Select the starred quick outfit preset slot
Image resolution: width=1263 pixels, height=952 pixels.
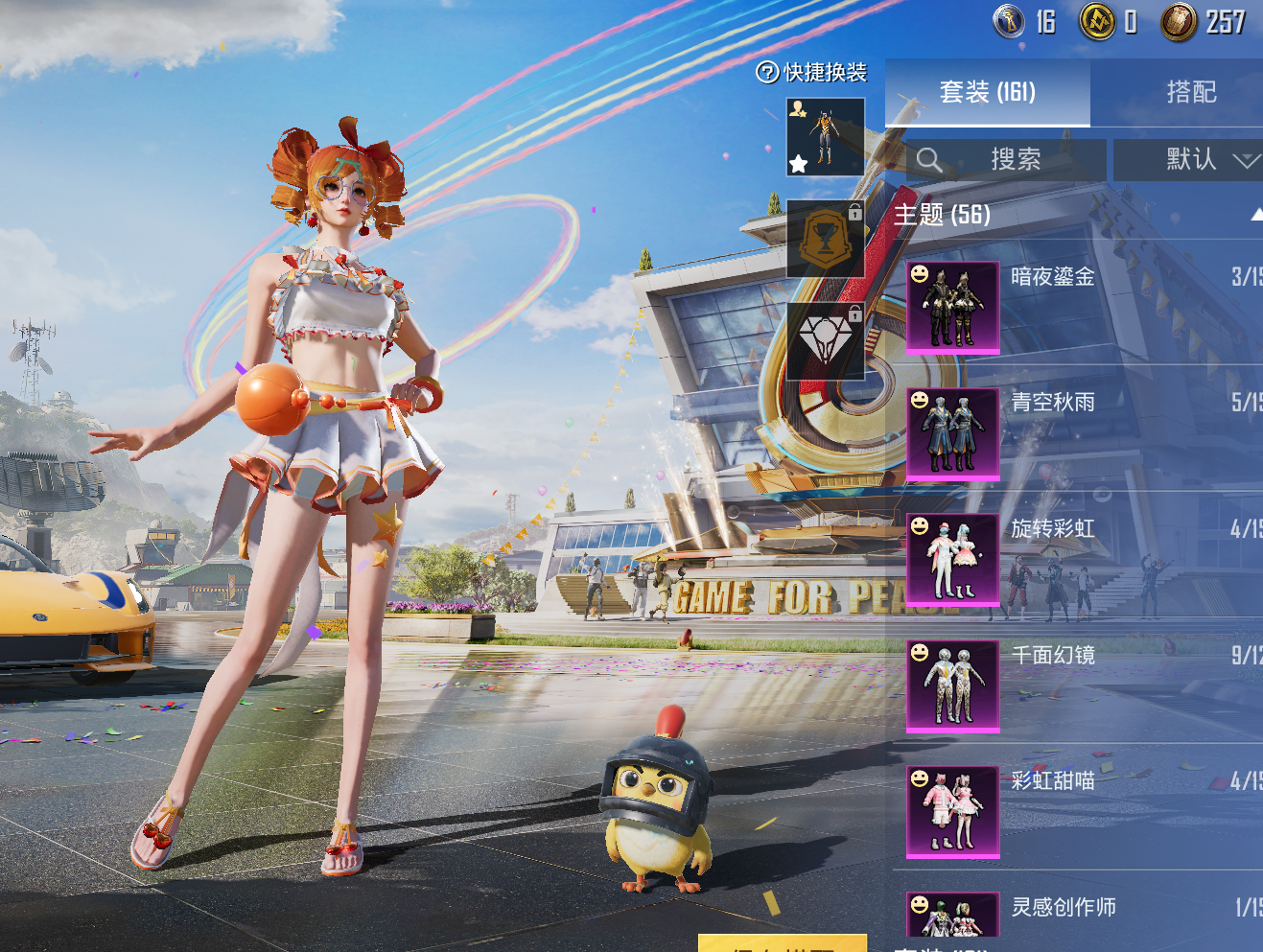(825, 137)
